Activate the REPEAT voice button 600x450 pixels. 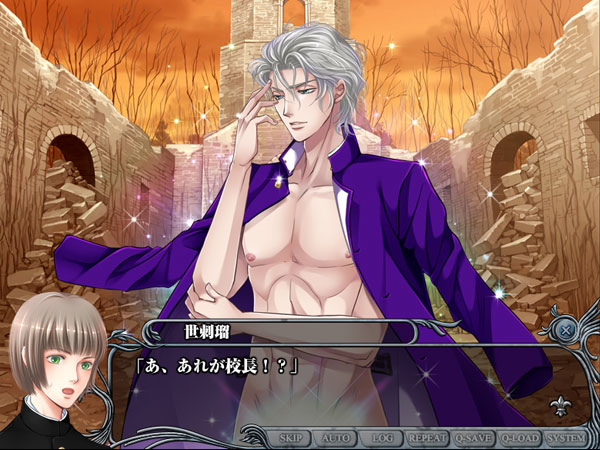[425, 437]
